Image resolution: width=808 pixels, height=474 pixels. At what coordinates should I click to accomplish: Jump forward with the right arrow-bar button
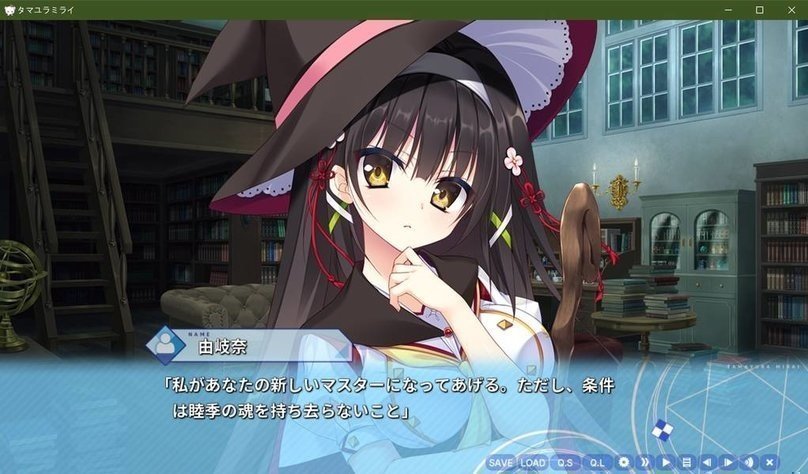click(x=727, y=463)
